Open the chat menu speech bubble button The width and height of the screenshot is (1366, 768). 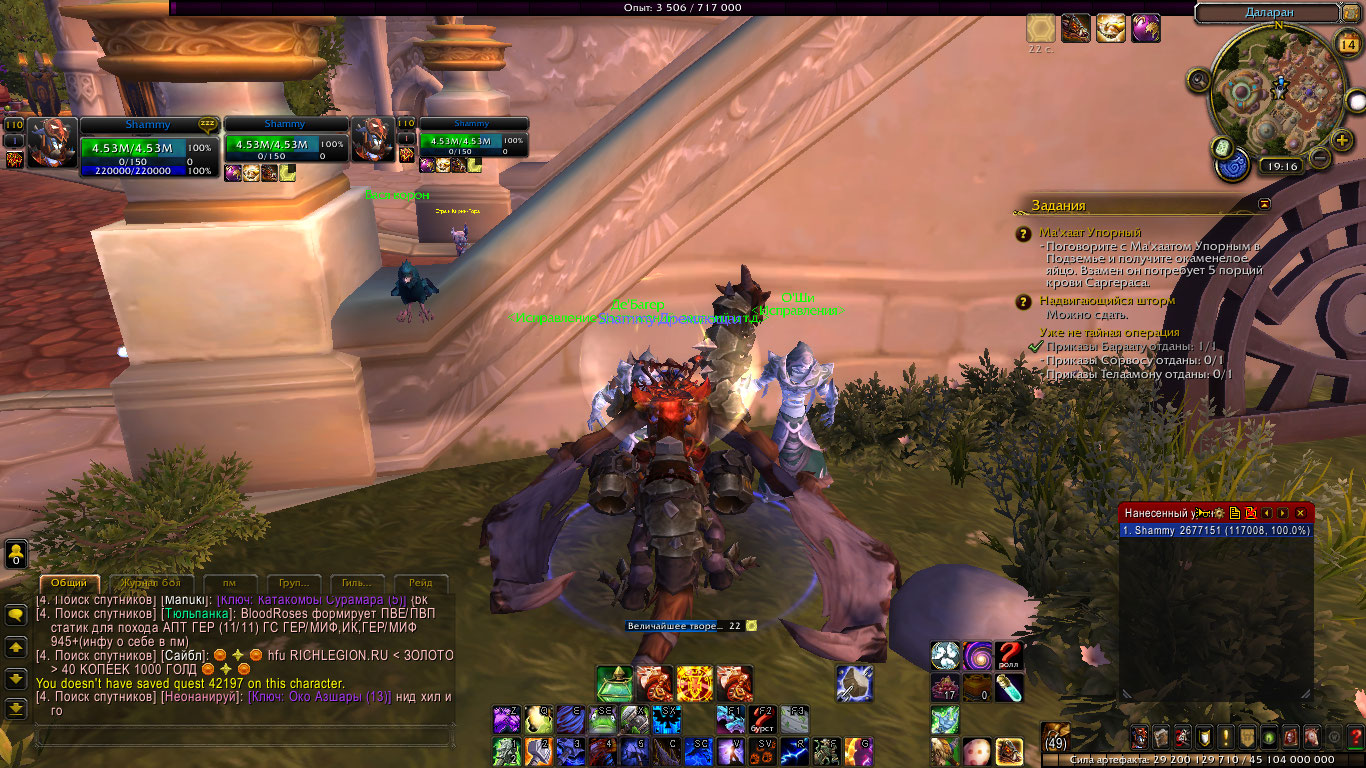[16, 616]
